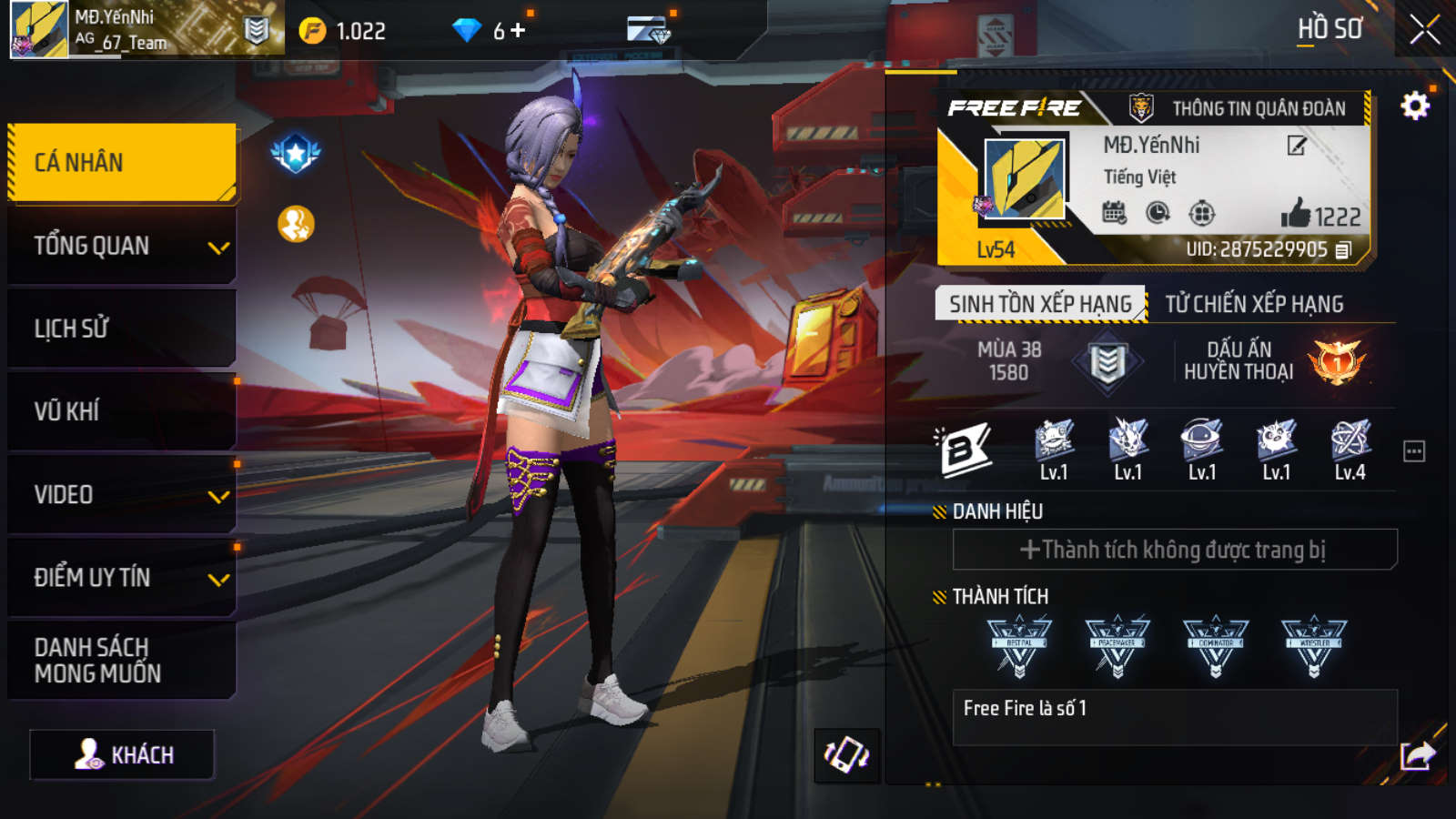The image size is (1456, 819).
Task: Select the CÁ NHÂN menu entry
Action: [122, 163]
